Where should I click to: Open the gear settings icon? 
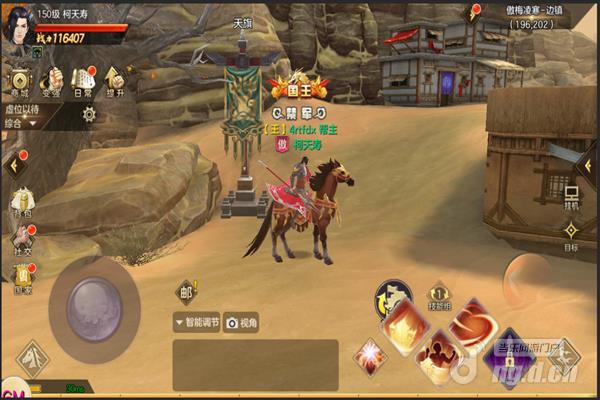coord(89,114)
